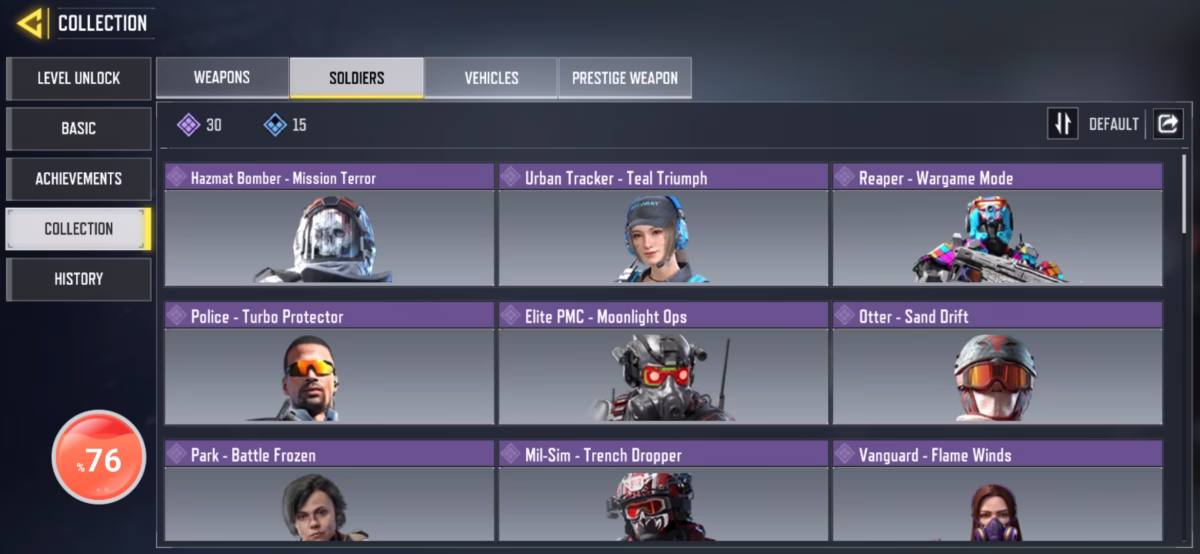Screen dimensions: 1200x554
Task: Select Hazmat Bomber - Mission Terror skin
Action: point(329,225)
